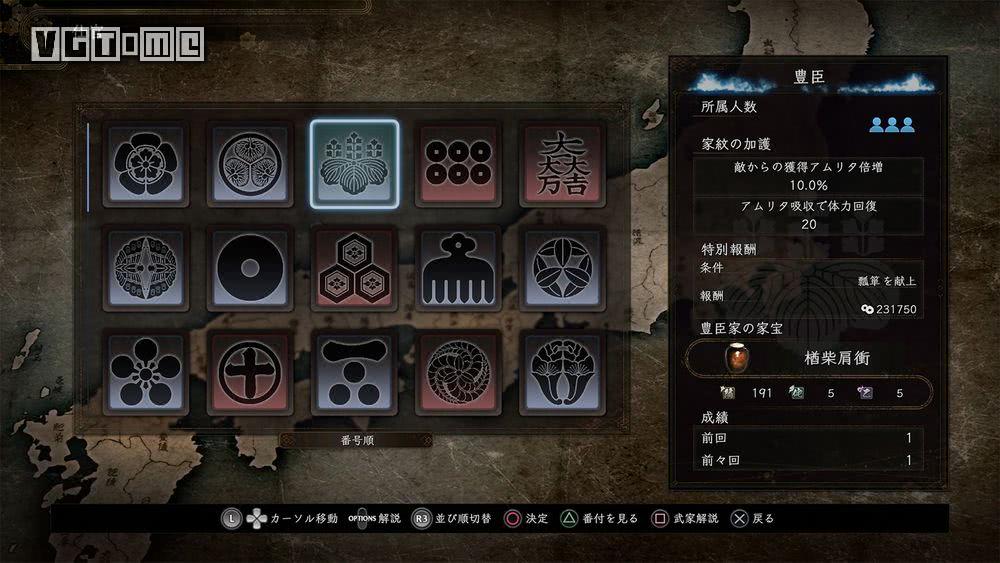
Task: Select the bar and three dots crest
Action: click(354, 373)
